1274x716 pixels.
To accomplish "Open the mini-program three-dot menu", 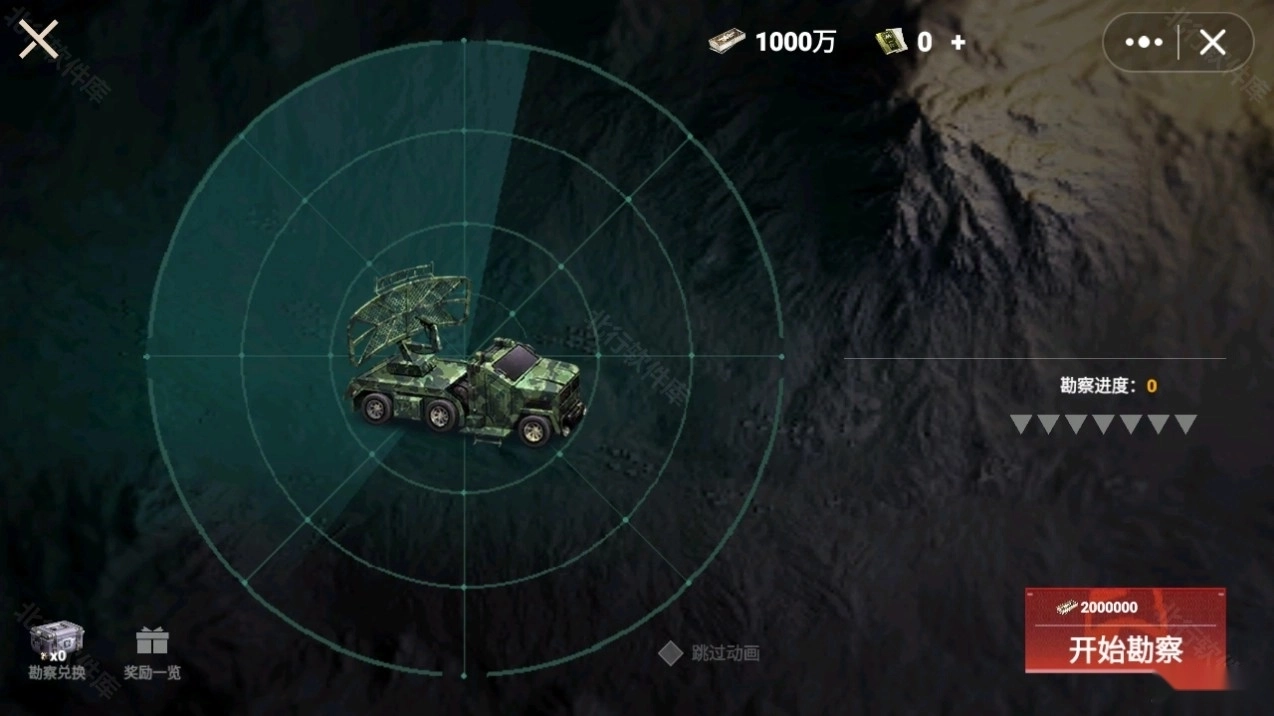I will point(1143,42).
